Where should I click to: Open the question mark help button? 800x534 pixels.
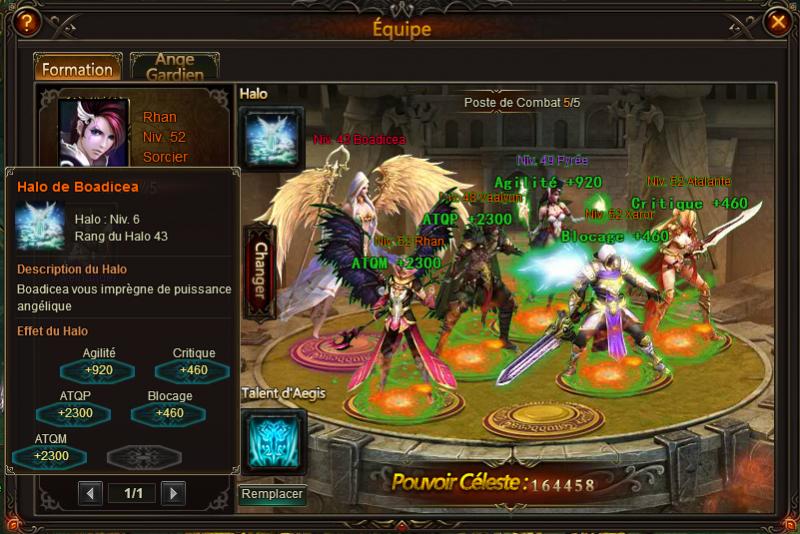coord(25,19)
